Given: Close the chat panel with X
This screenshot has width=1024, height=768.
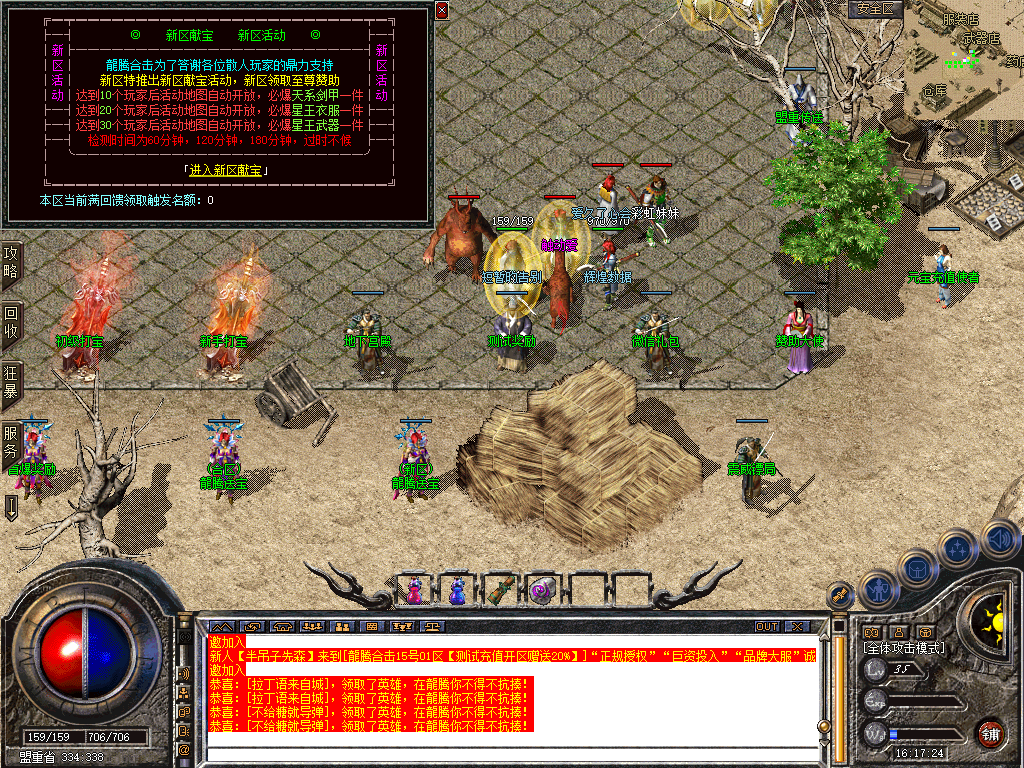Looking at the screenshot, I should (x=796, y=627).
